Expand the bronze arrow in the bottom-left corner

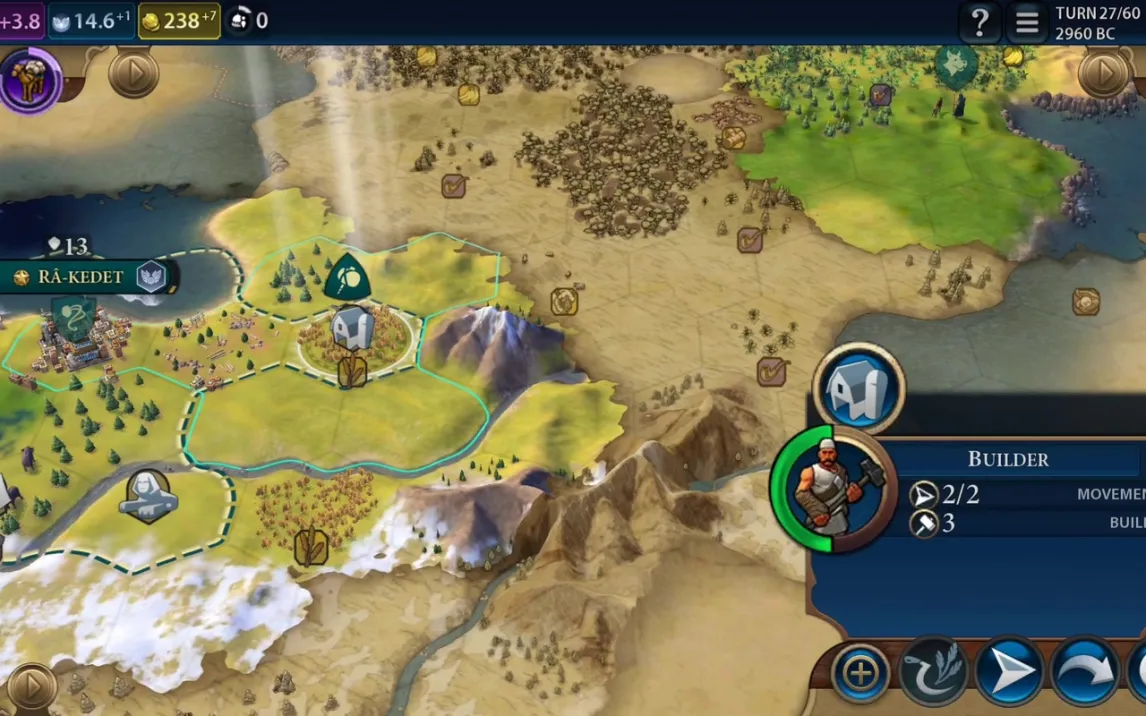[31, 687]
